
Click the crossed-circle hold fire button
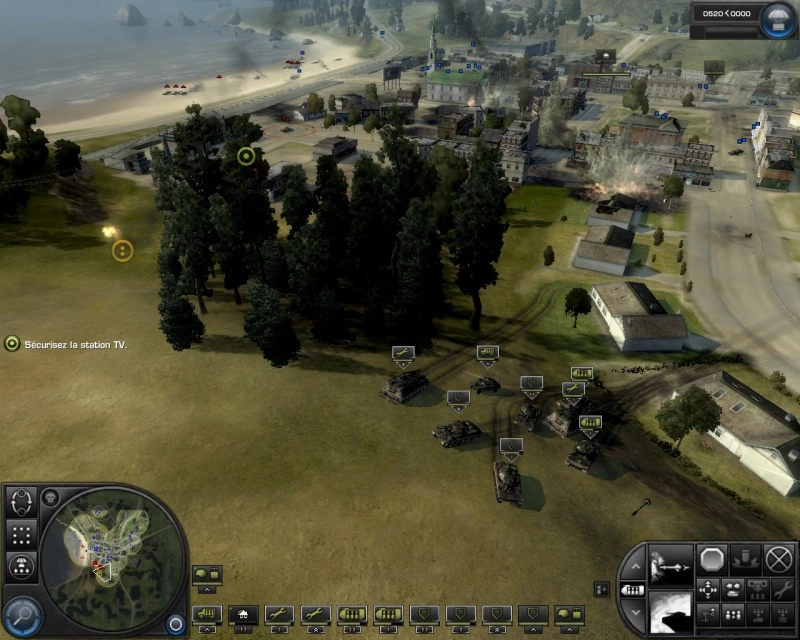pyautogui.click(x=778, y=559)
